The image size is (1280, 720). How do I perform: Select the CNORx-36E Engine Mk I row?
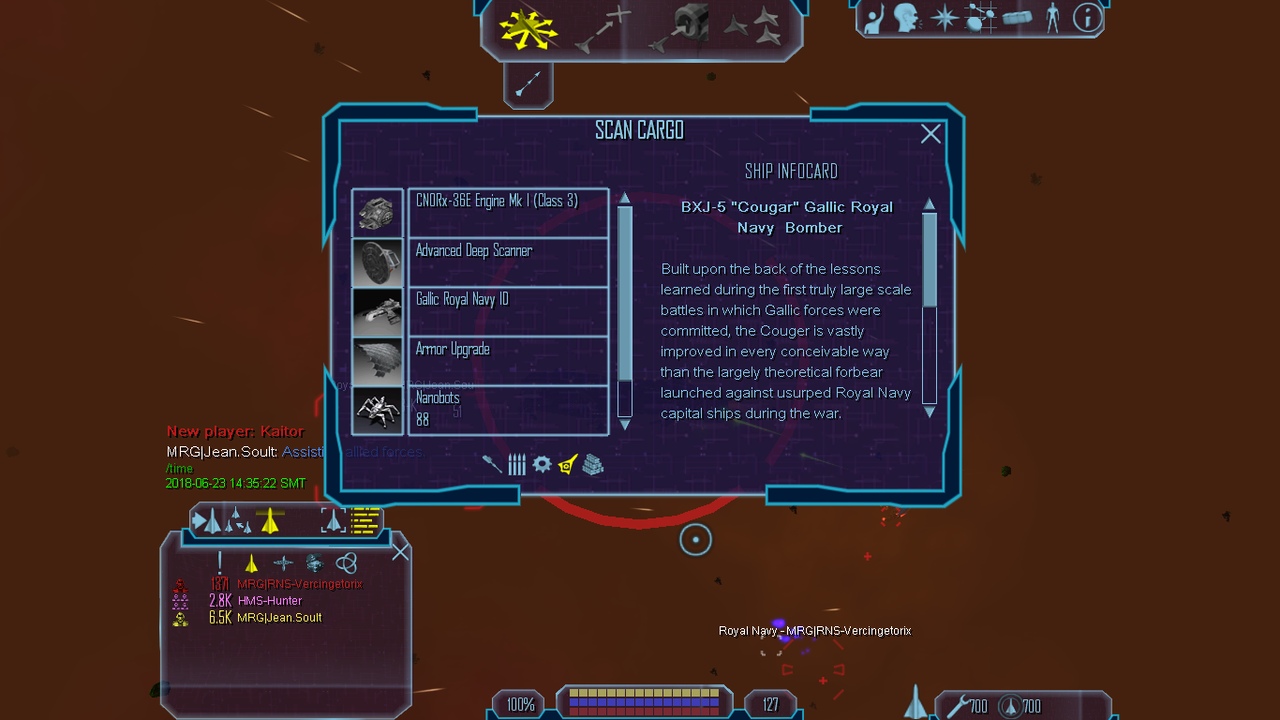click(508, 212)
